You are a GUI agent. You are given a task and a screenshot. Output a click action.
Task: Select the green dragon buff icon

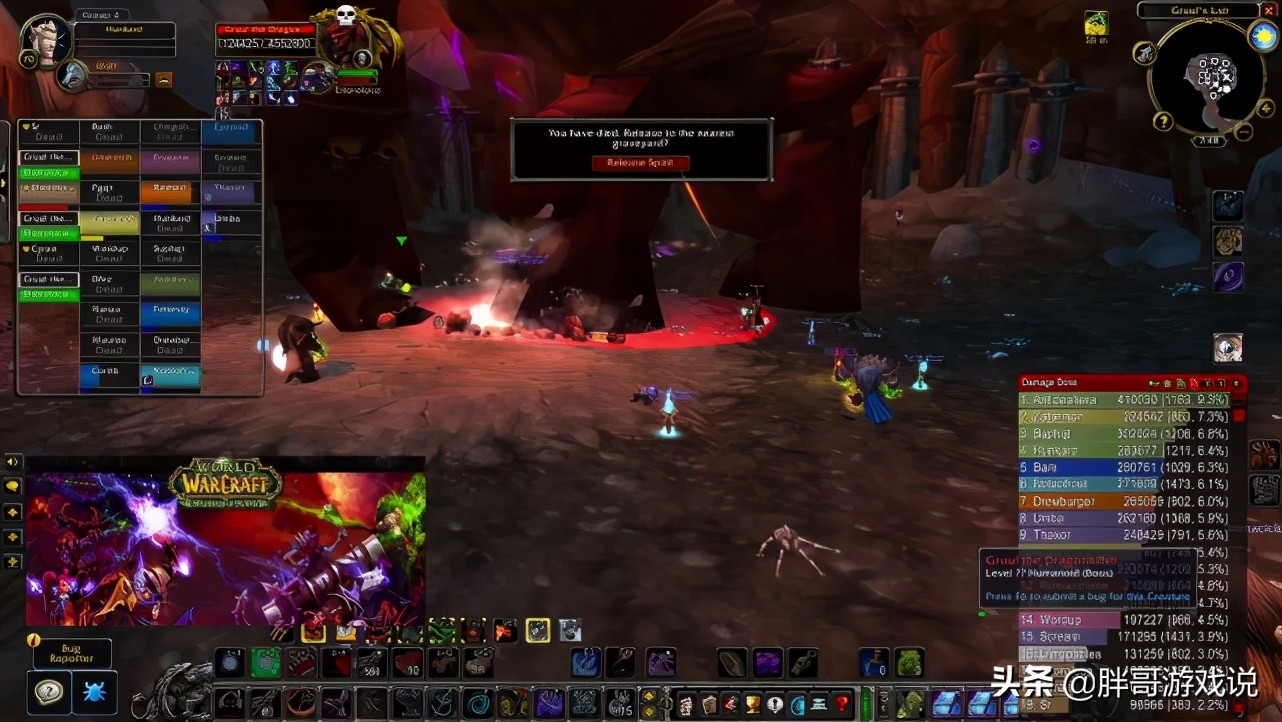[1096, 24]
